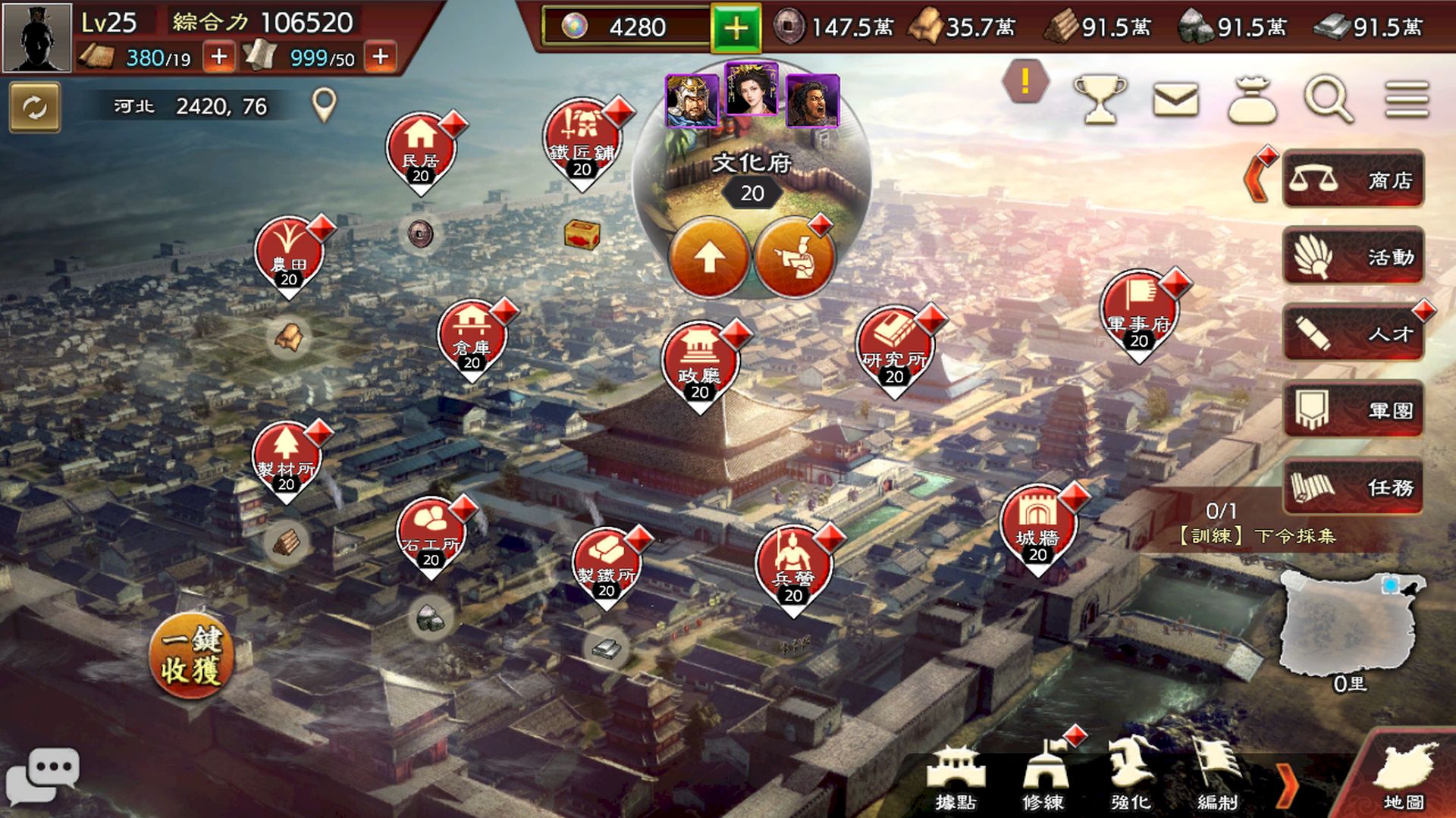This screenshot has height=818, width=1456.
Task: Open the 軍團 legion menu
Action: [1353, 410]
